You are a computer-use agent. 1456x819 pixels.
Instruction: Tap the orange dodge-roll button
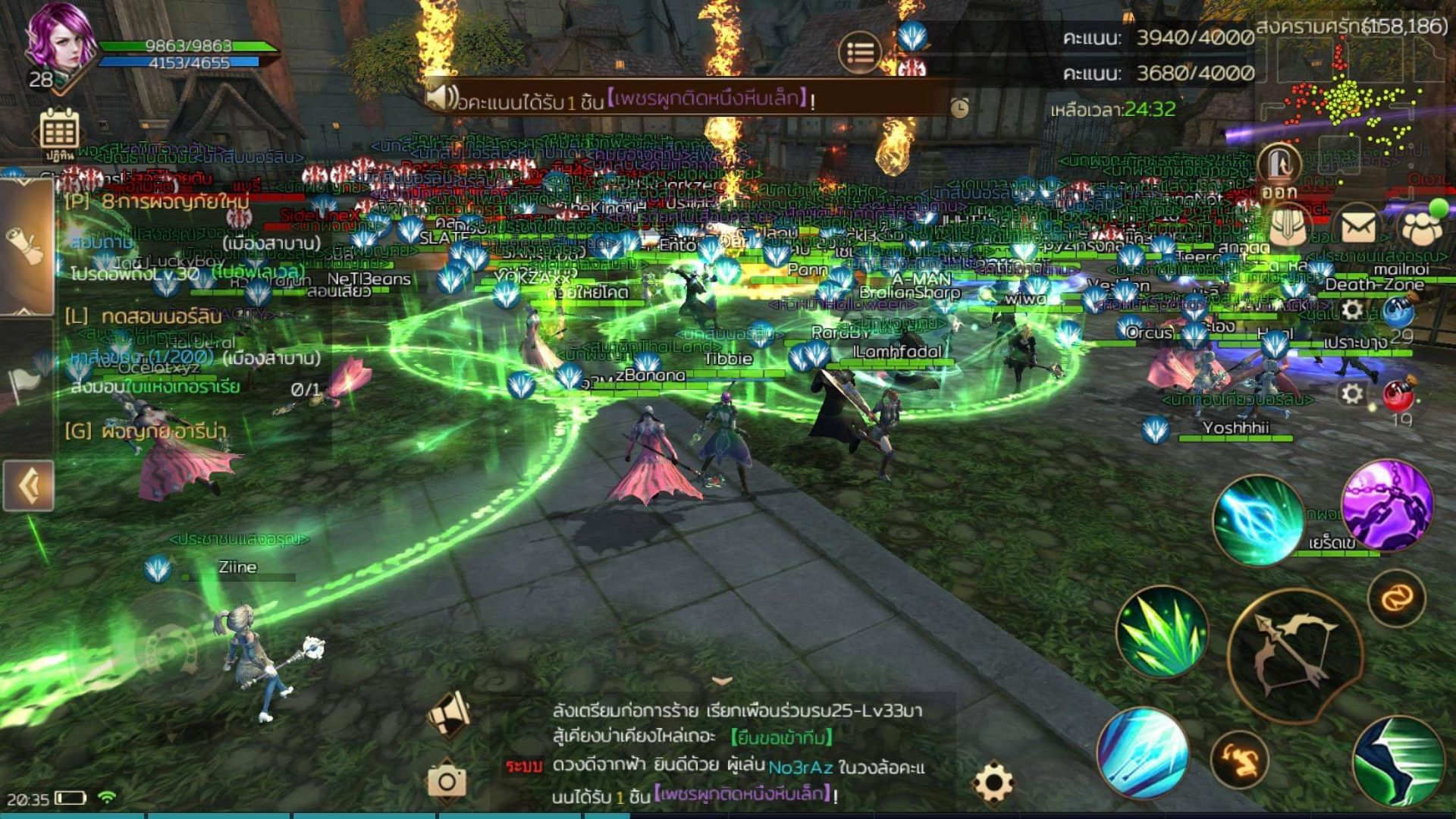[1239, 761]
